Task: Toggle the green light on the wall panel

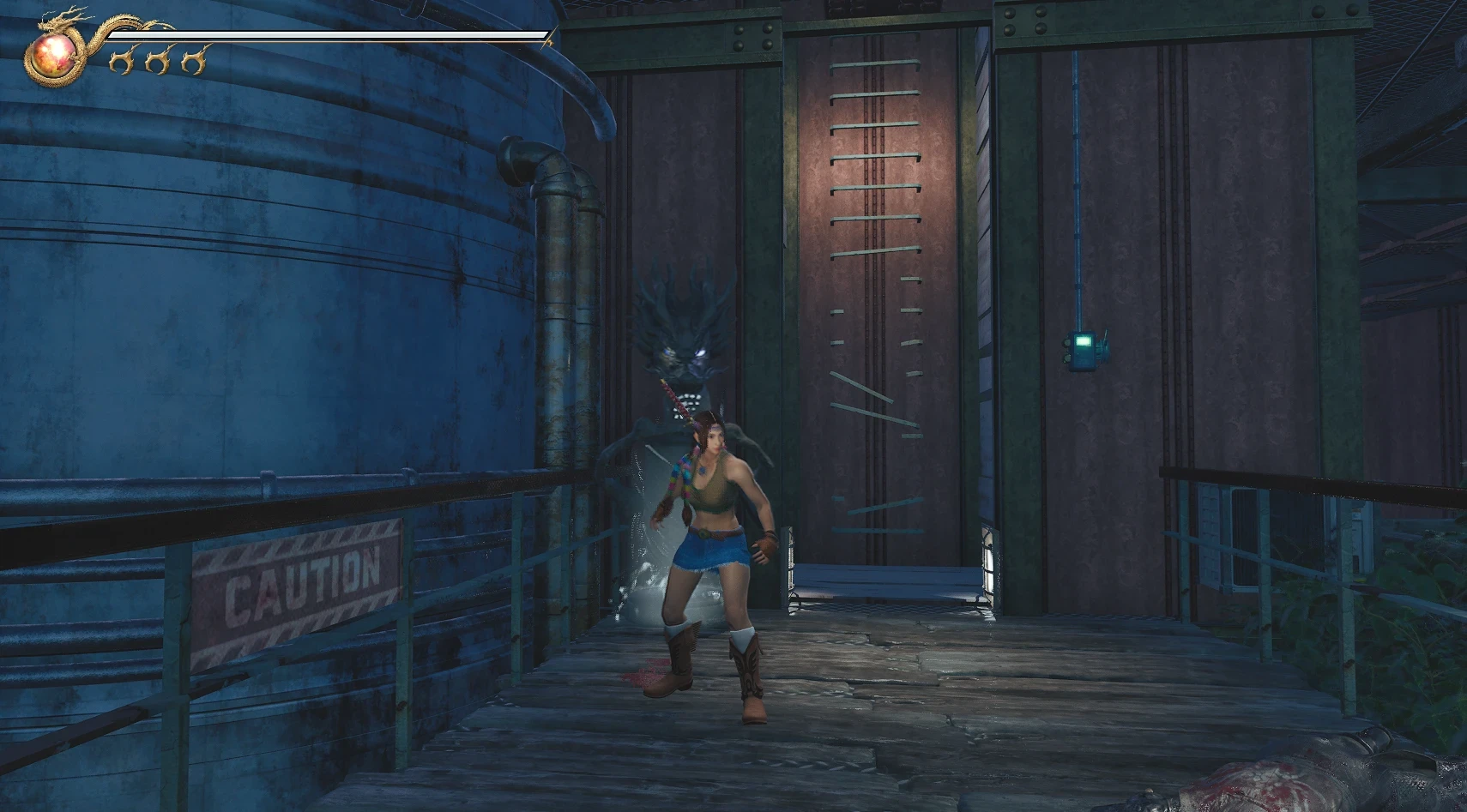Action: pyautogui.click(x=1083, y=340)
